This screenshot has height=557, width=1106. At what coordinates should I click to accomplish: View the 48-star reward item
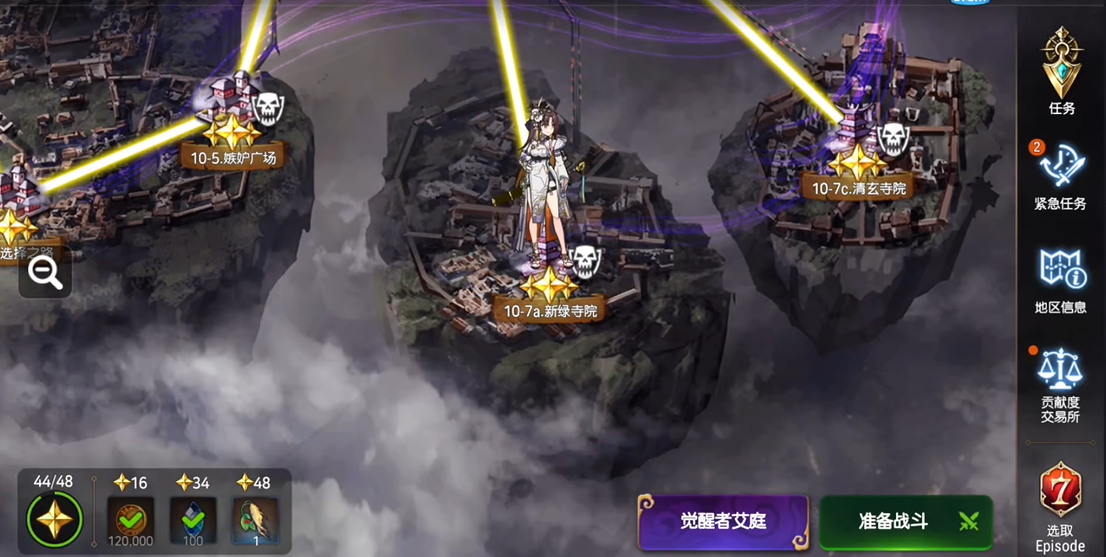pyautogui.click(x=255, y=520)
